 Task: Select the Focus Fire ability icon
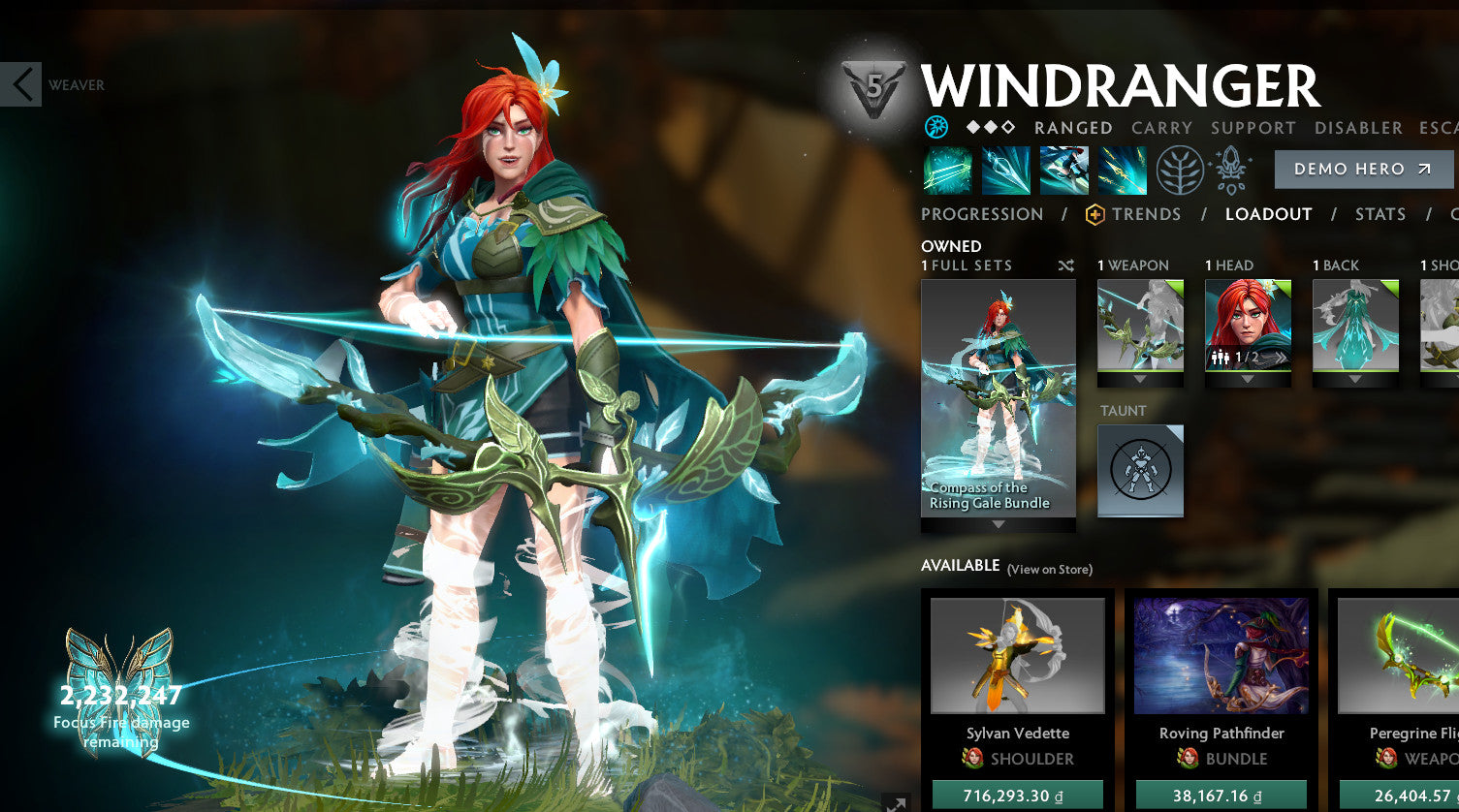[x=1122, y=170]
